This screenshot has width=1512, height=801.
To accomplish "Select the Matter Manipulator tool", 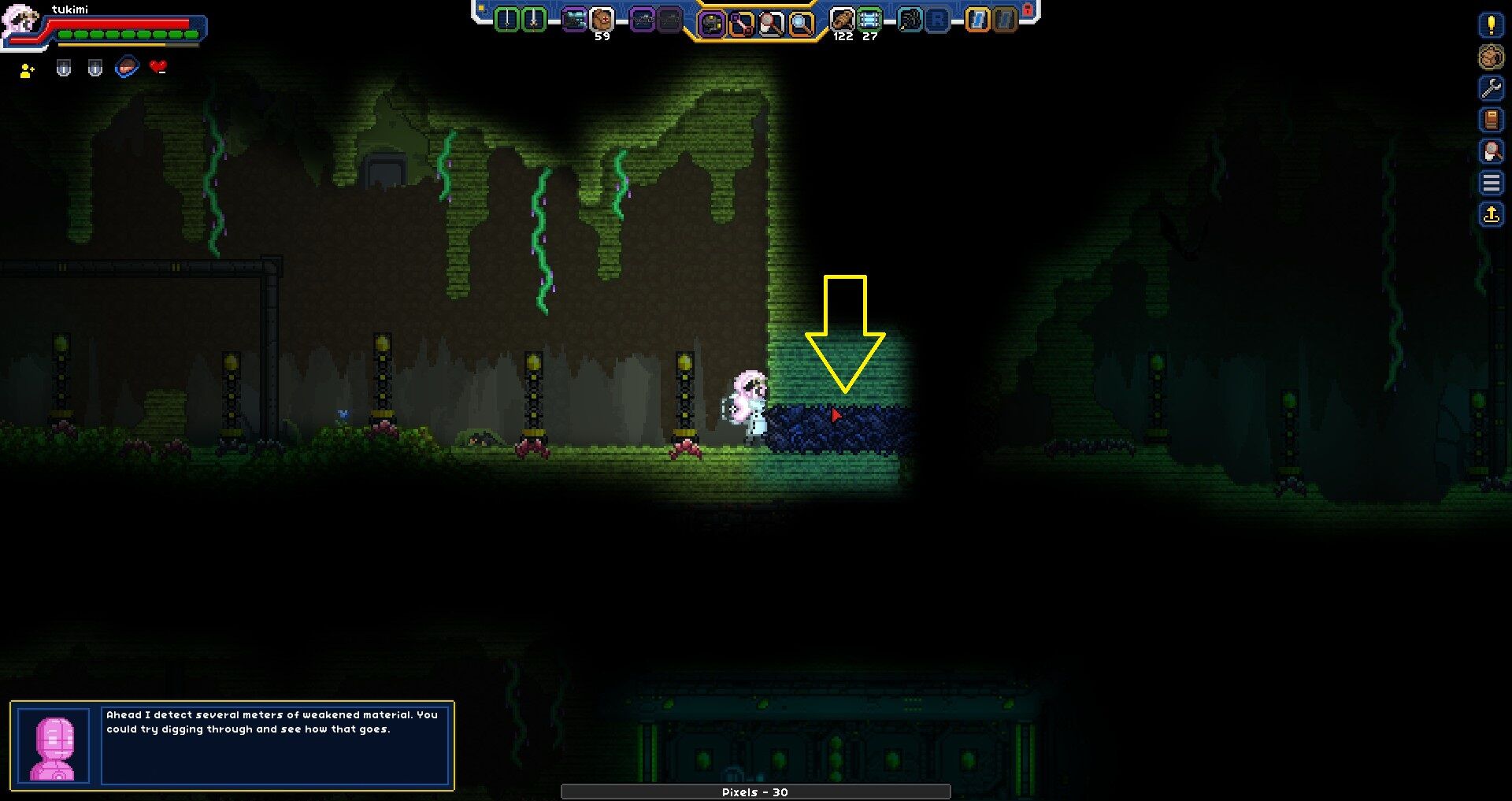I will point(713,20).
